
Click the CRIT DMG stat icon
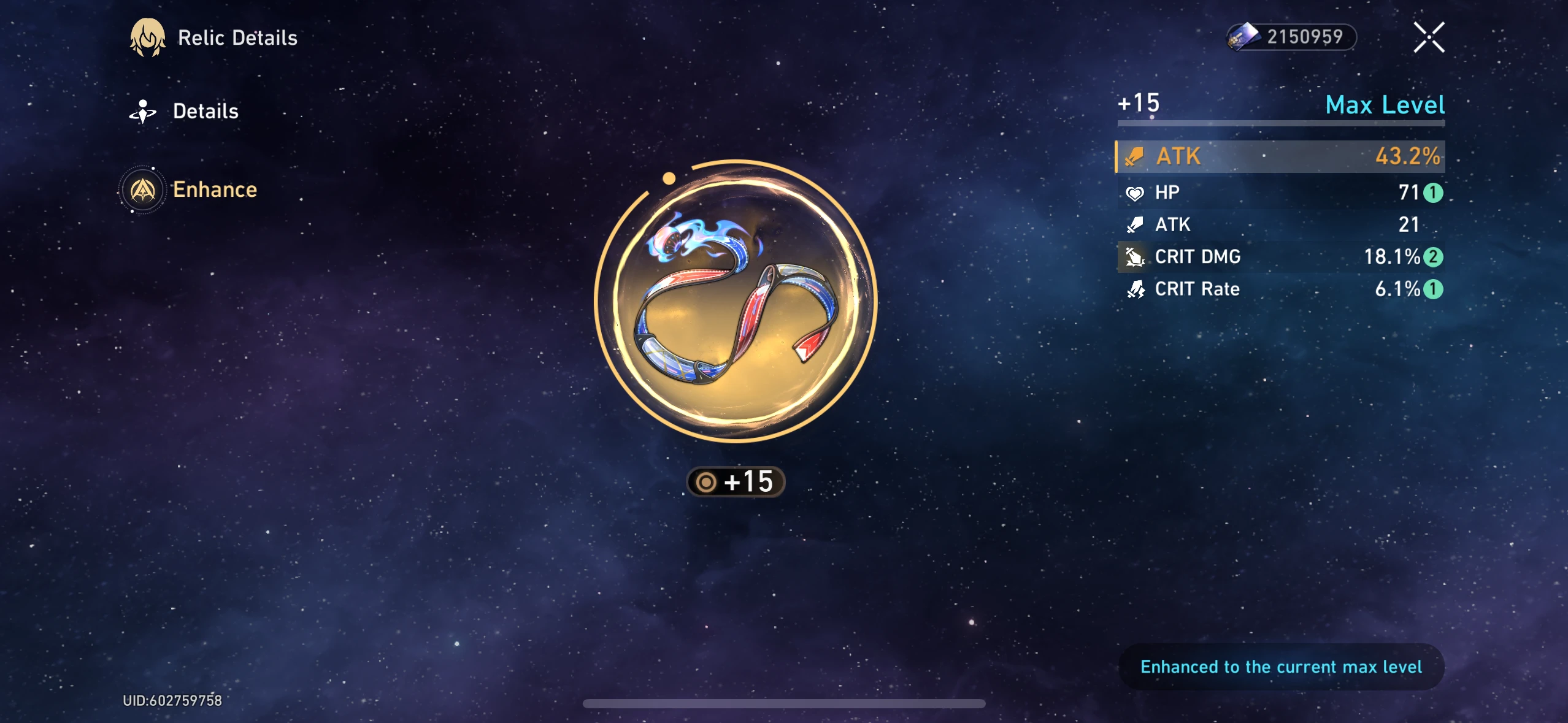1136,257
